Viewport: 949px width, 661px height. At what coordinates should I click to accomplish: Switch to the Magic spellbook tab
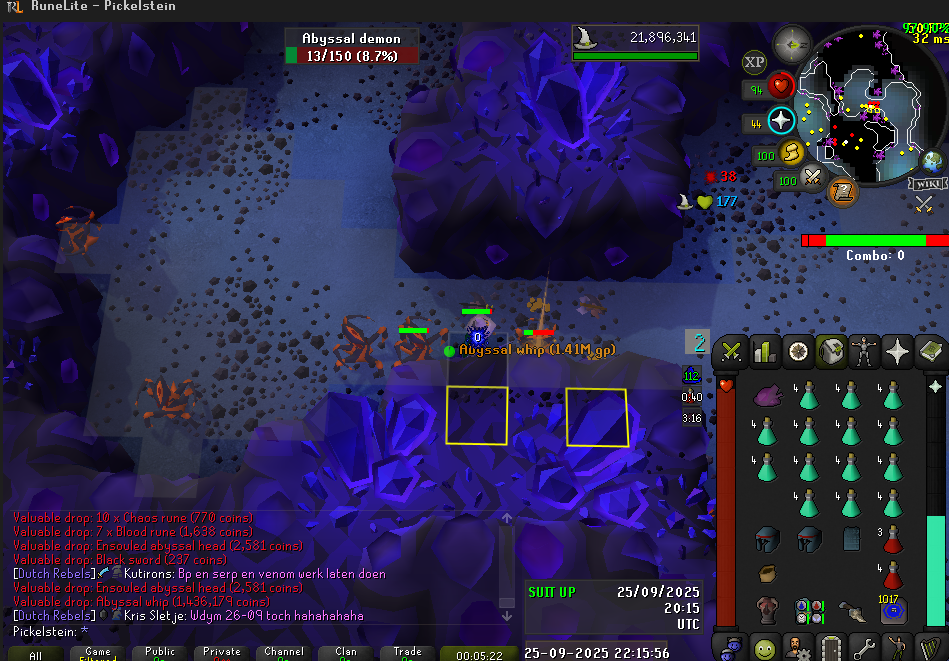[x=930, y=352]
